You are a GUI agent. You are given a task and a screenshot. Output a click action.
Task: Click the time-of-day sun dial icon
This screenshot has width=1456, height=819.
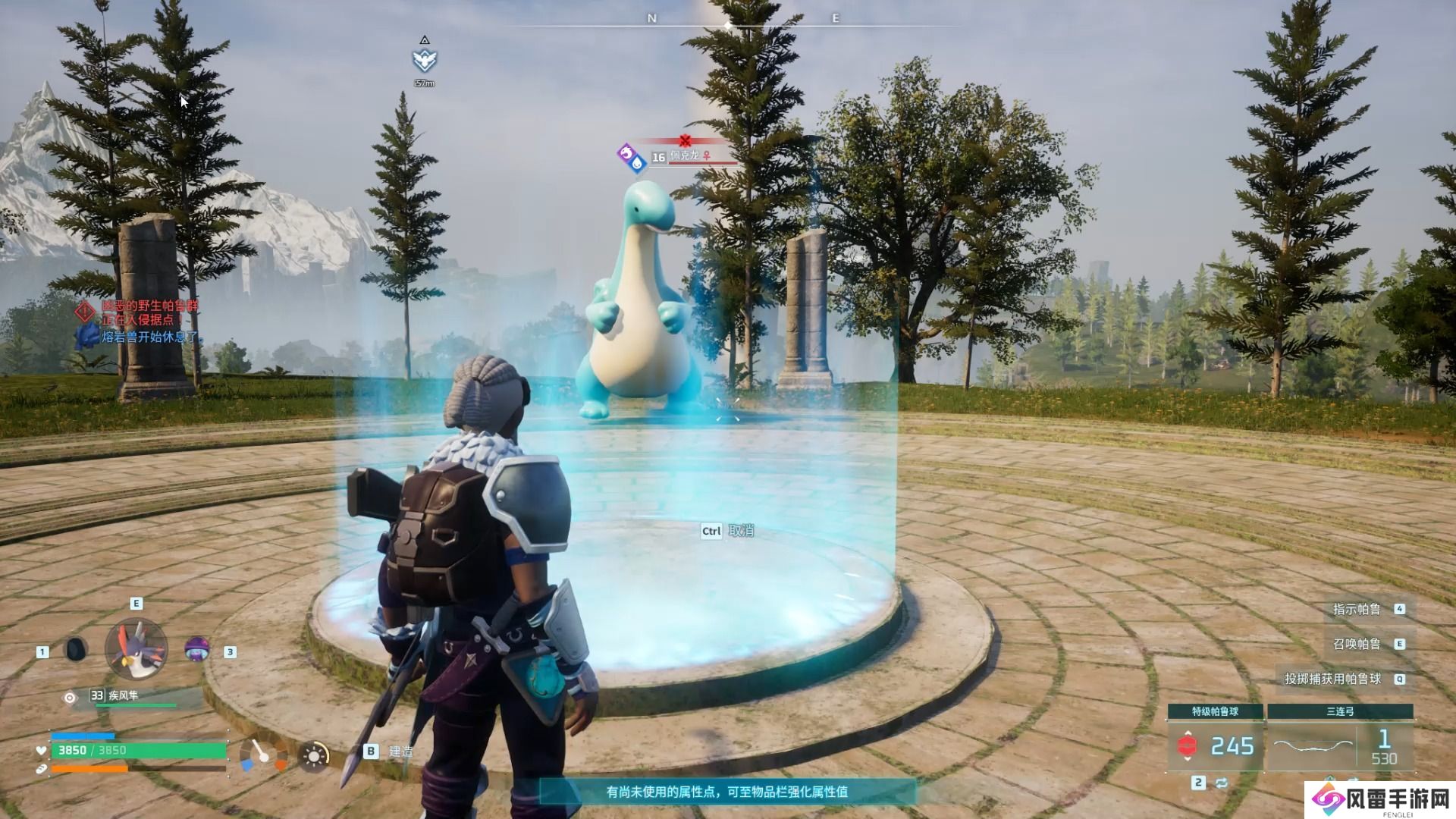pyautogui.click(x=314, y=756)
